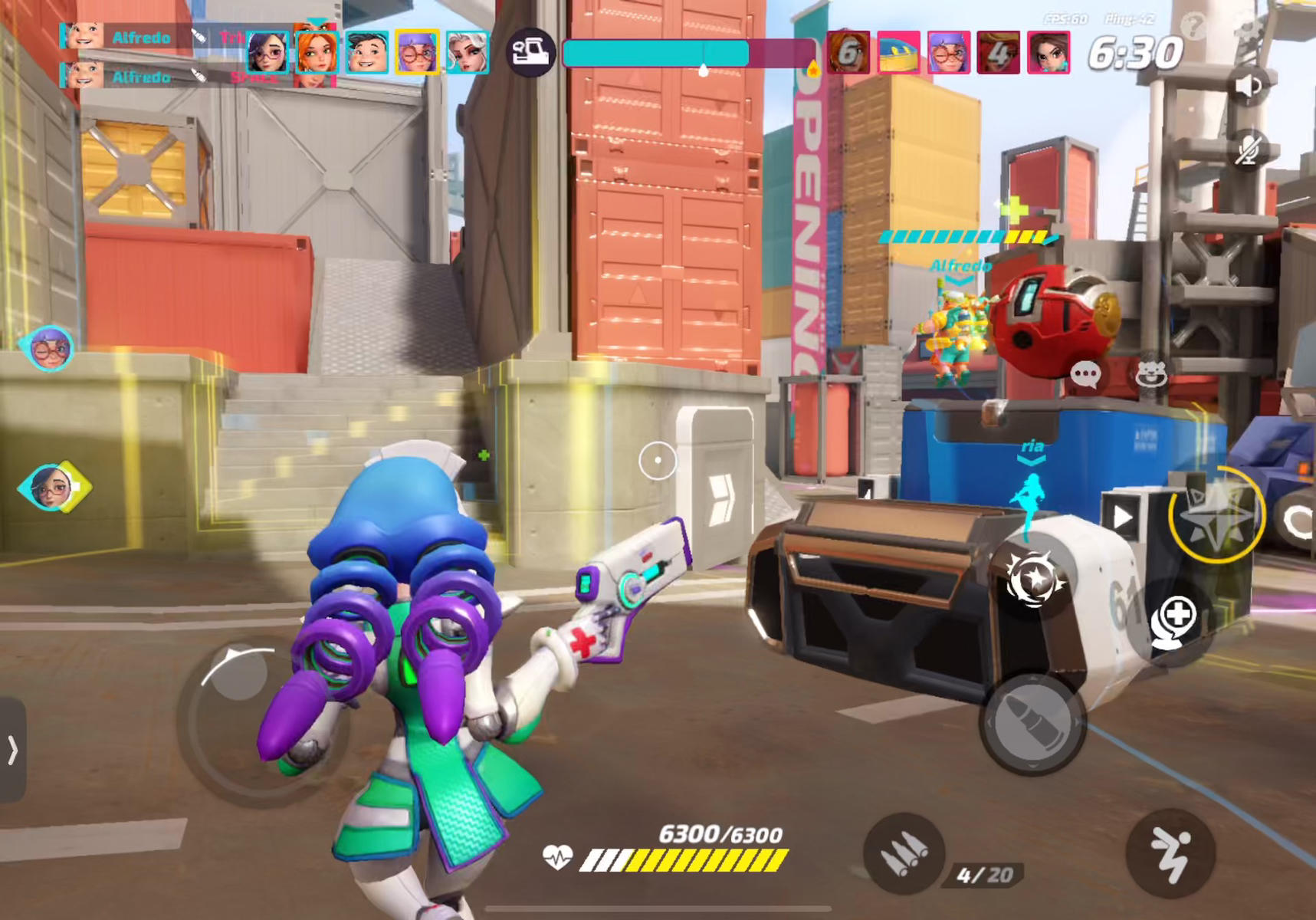Open the gear settings menu
The width and height of the screenshot is (1316, 920).
(1249, 31)
